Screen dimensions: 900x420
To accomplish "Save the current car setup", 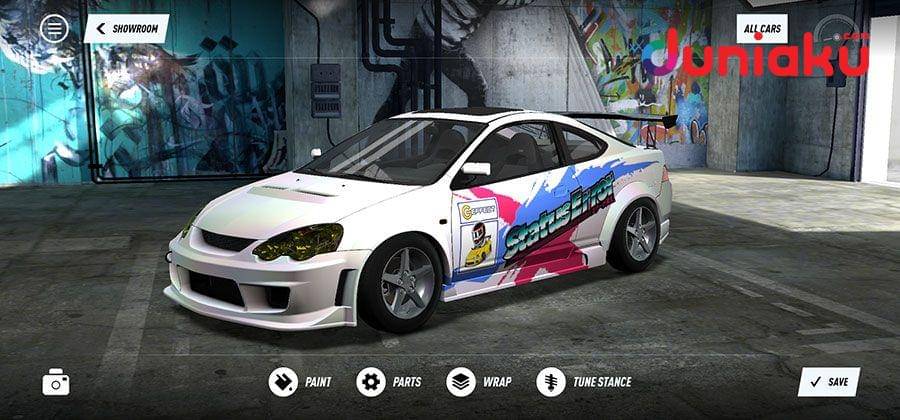I will click(828, 382).
